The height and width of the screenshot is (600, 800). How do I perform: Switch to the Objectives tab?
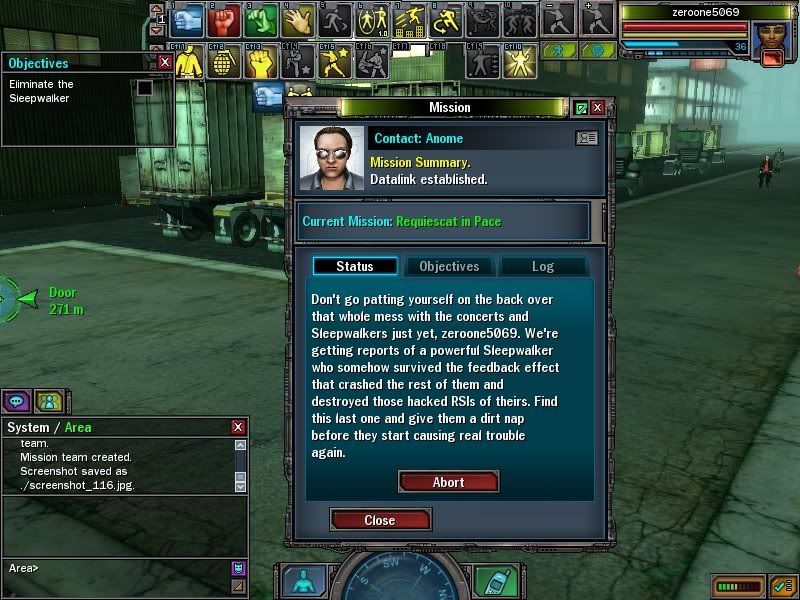[449, 266]
